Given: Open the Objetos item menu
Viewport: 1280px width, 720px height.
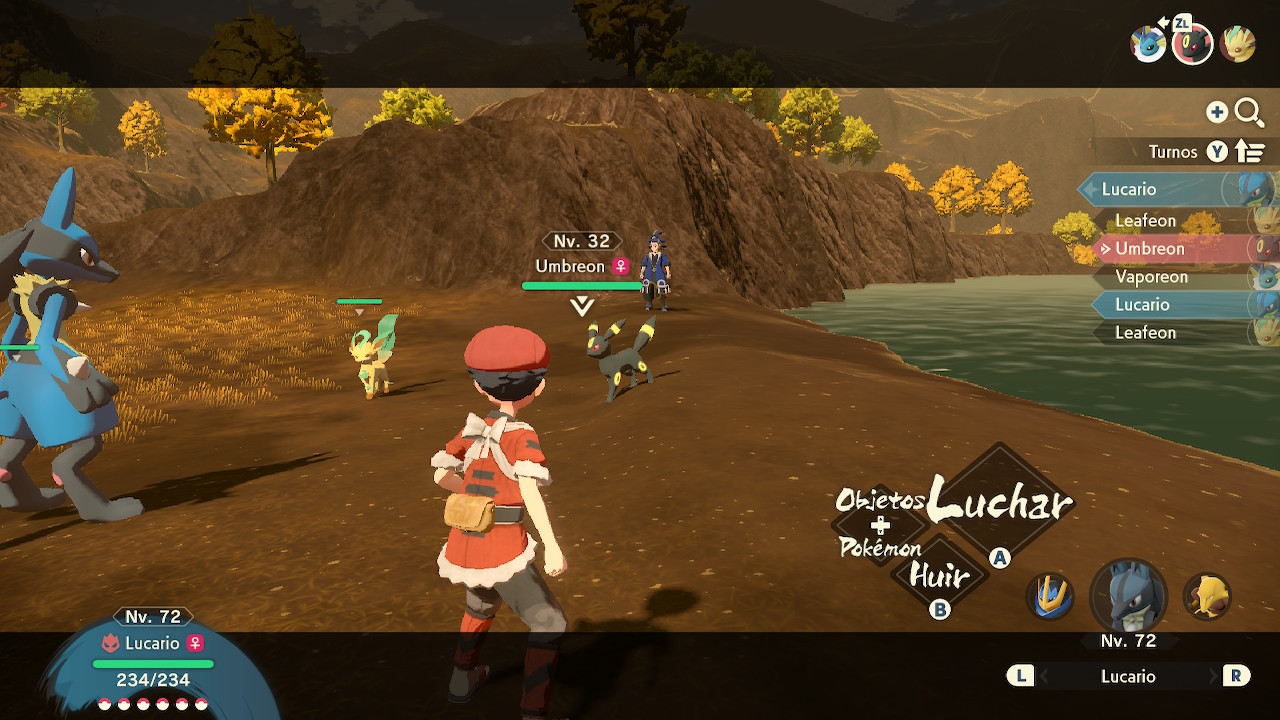Looking at the screenshot, I should tap(880, 499).
